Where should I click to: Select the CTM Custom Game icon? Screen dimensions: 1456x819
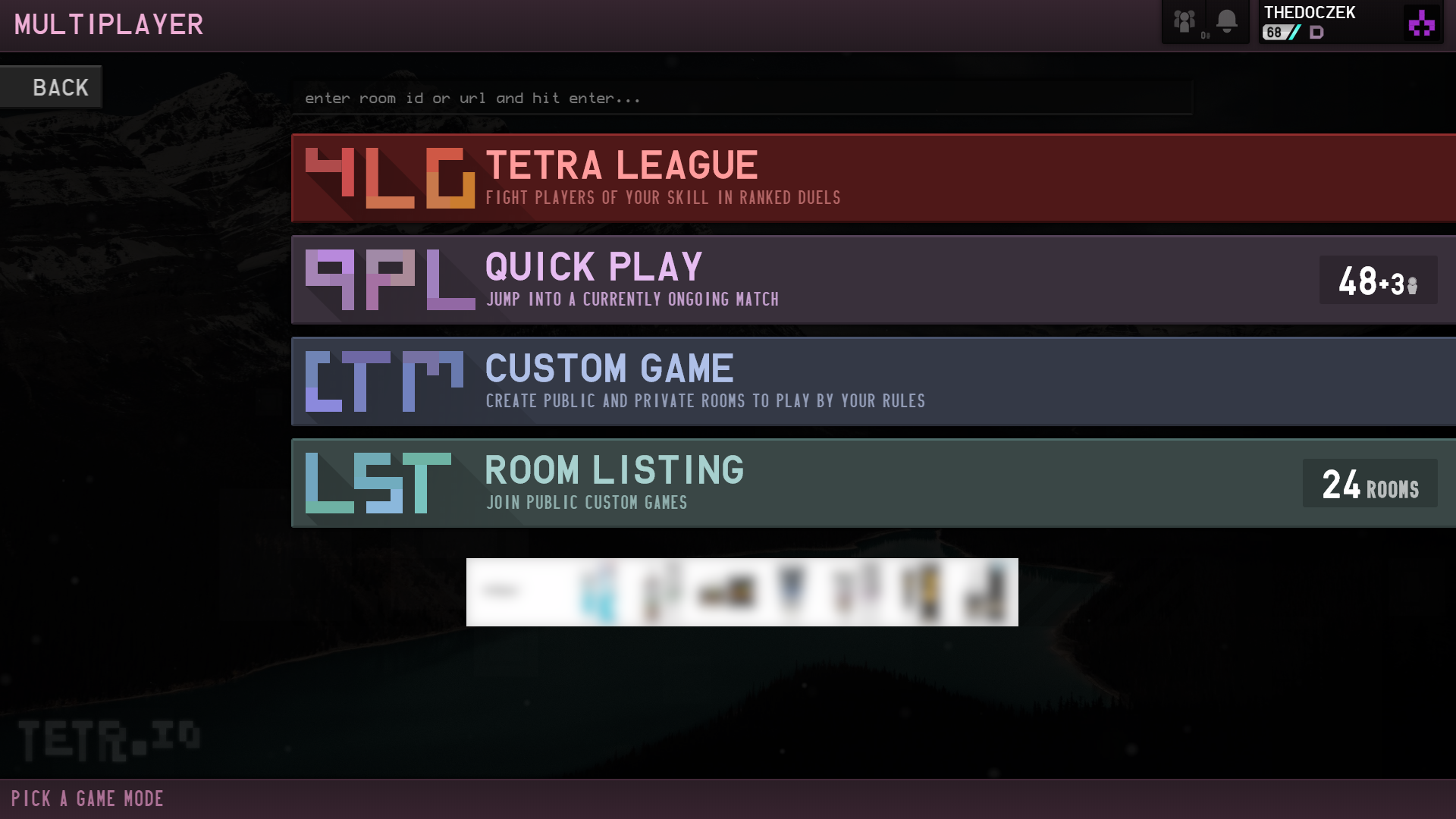pos(383,381)
